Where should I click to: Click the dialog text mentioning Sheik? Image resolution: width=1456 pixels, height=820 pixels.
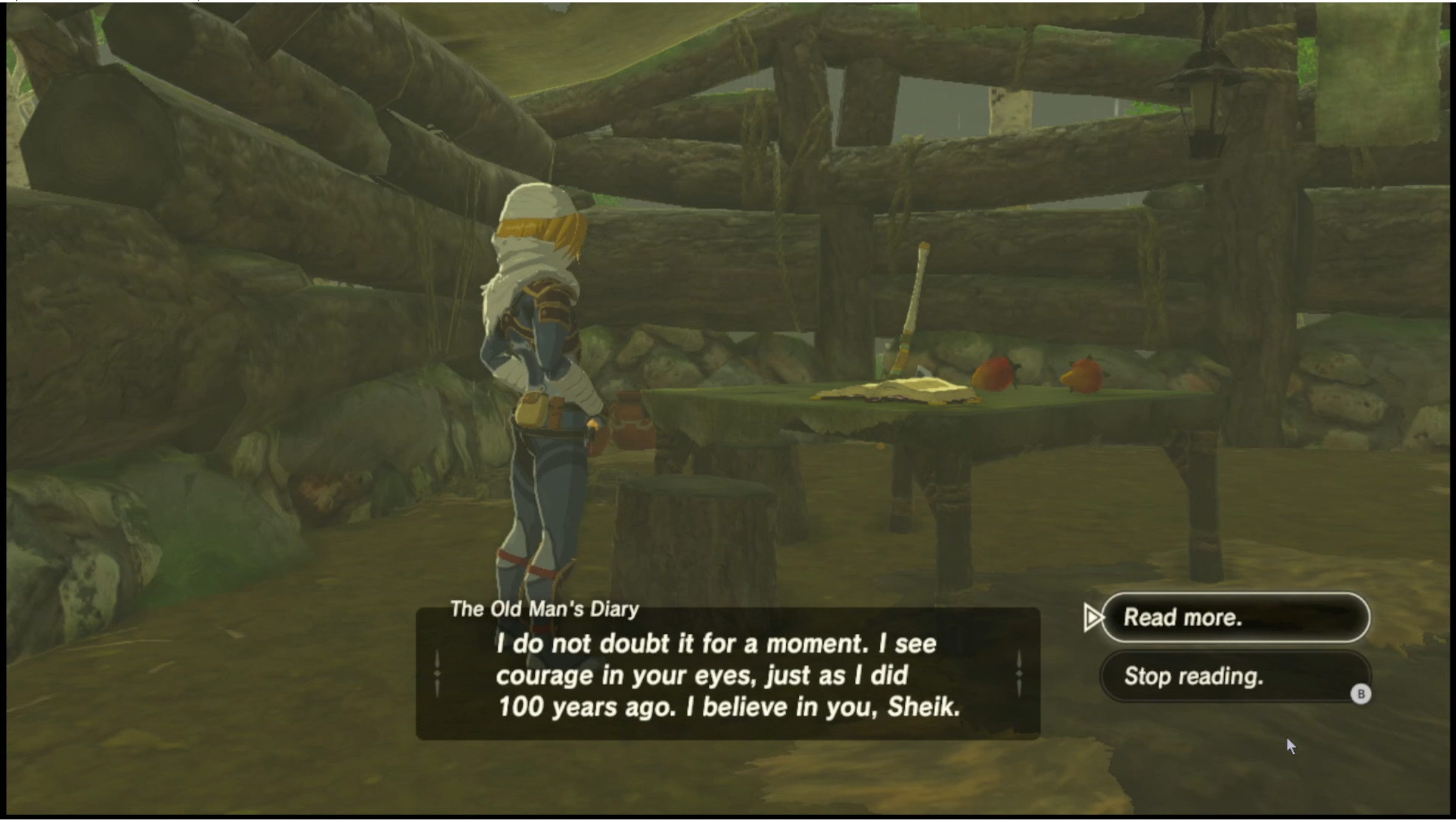pyautogui.click(x=727, y=707)
